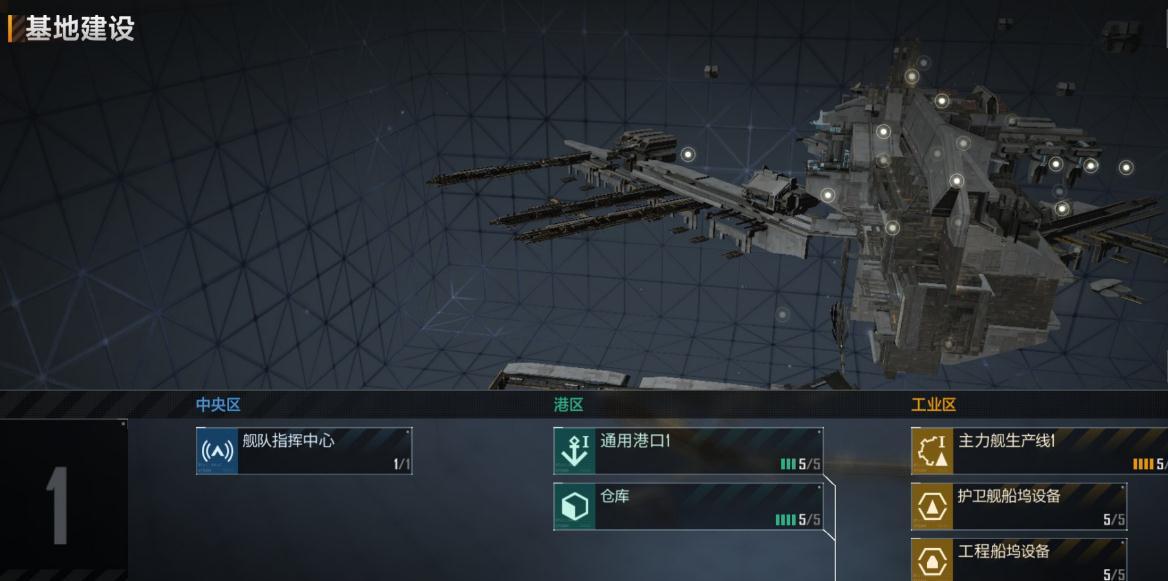Click the 工程船坞设备 entry
Screen dimensions: 1168x581
[x=1019, y=561]
